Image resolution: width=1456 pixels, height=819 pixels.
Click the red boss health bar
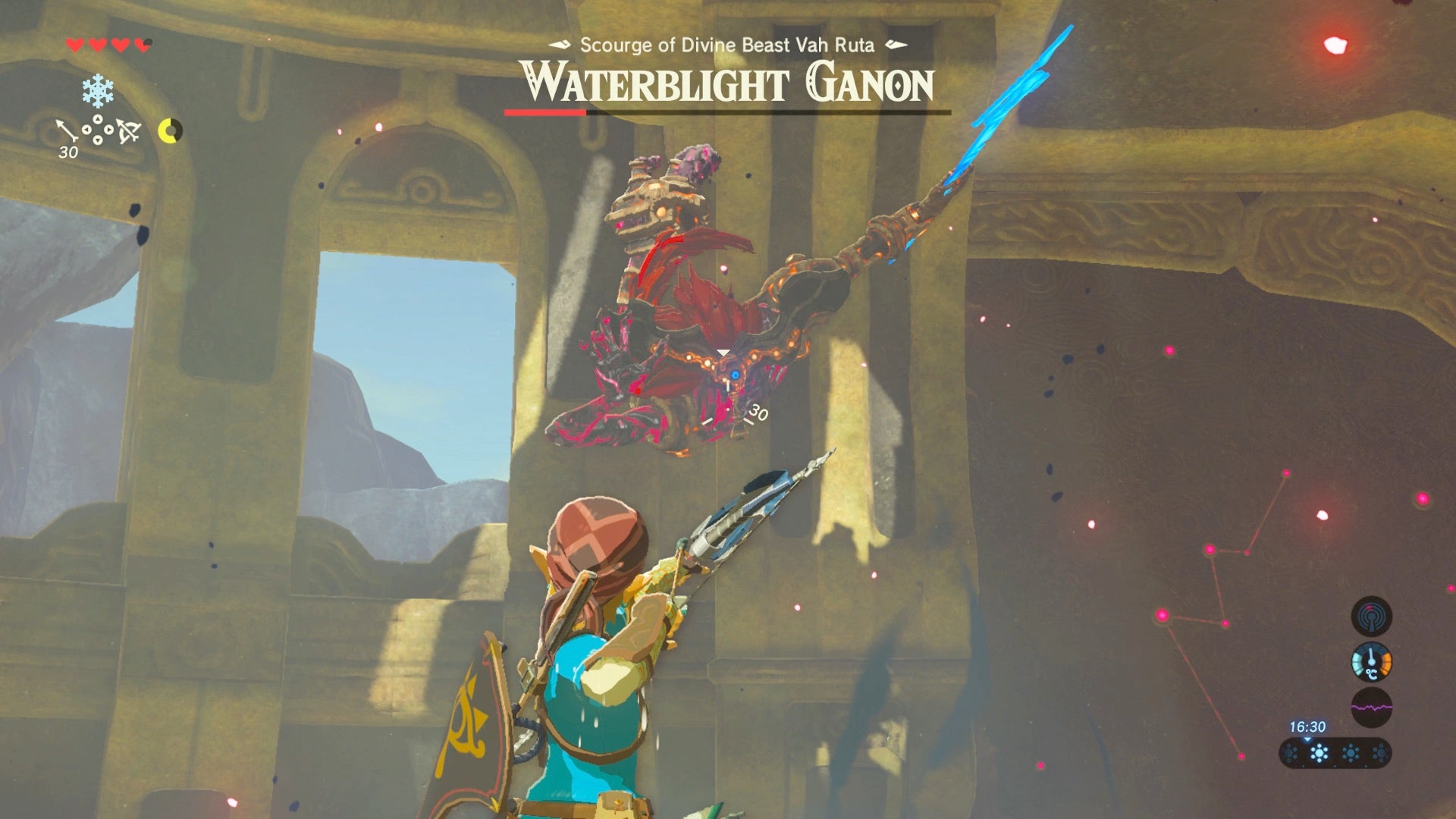[x=544, y=111]
